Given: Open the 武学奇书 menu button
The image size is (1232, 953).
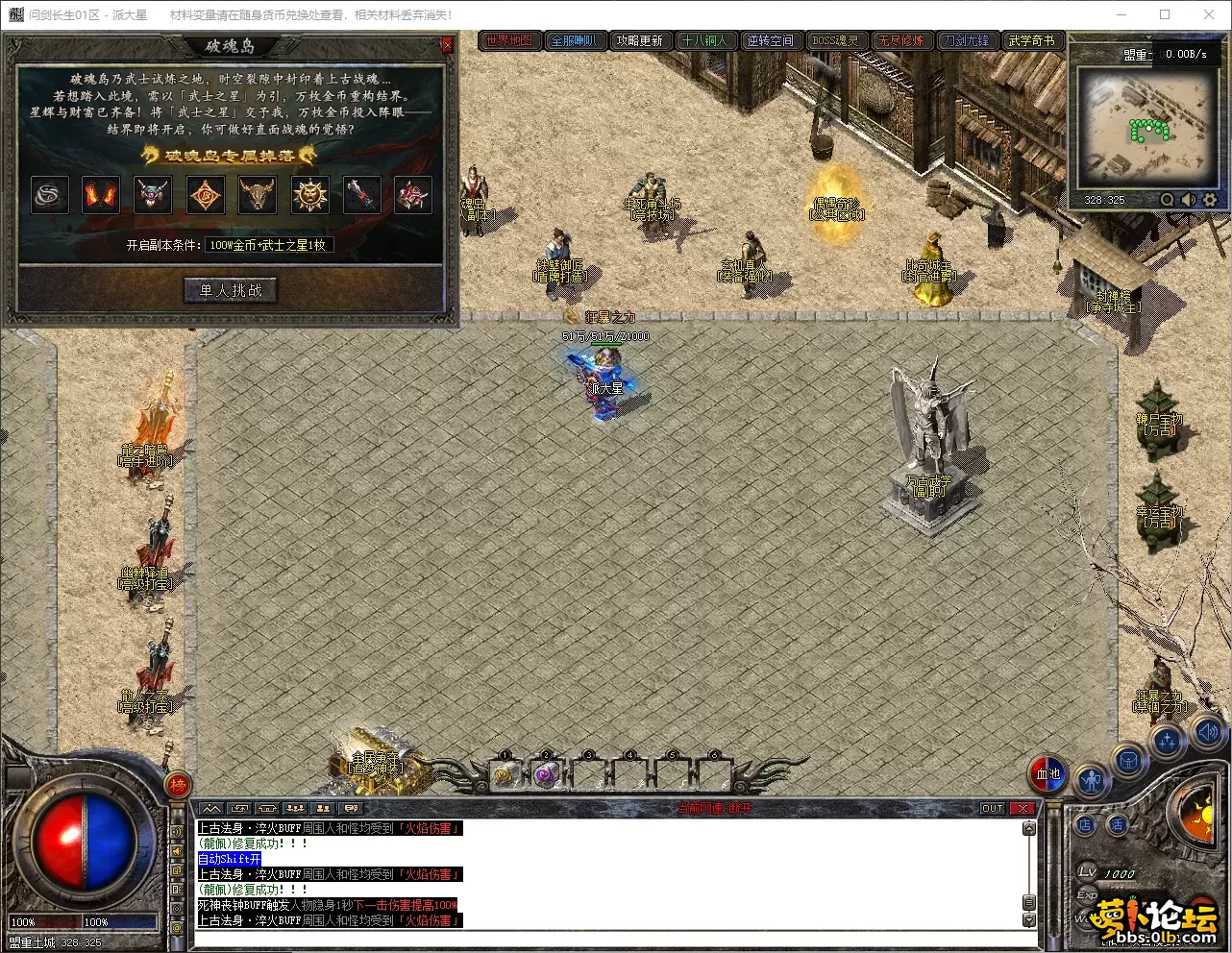Looking at the screenshot, I should (x=1031, y=40).
